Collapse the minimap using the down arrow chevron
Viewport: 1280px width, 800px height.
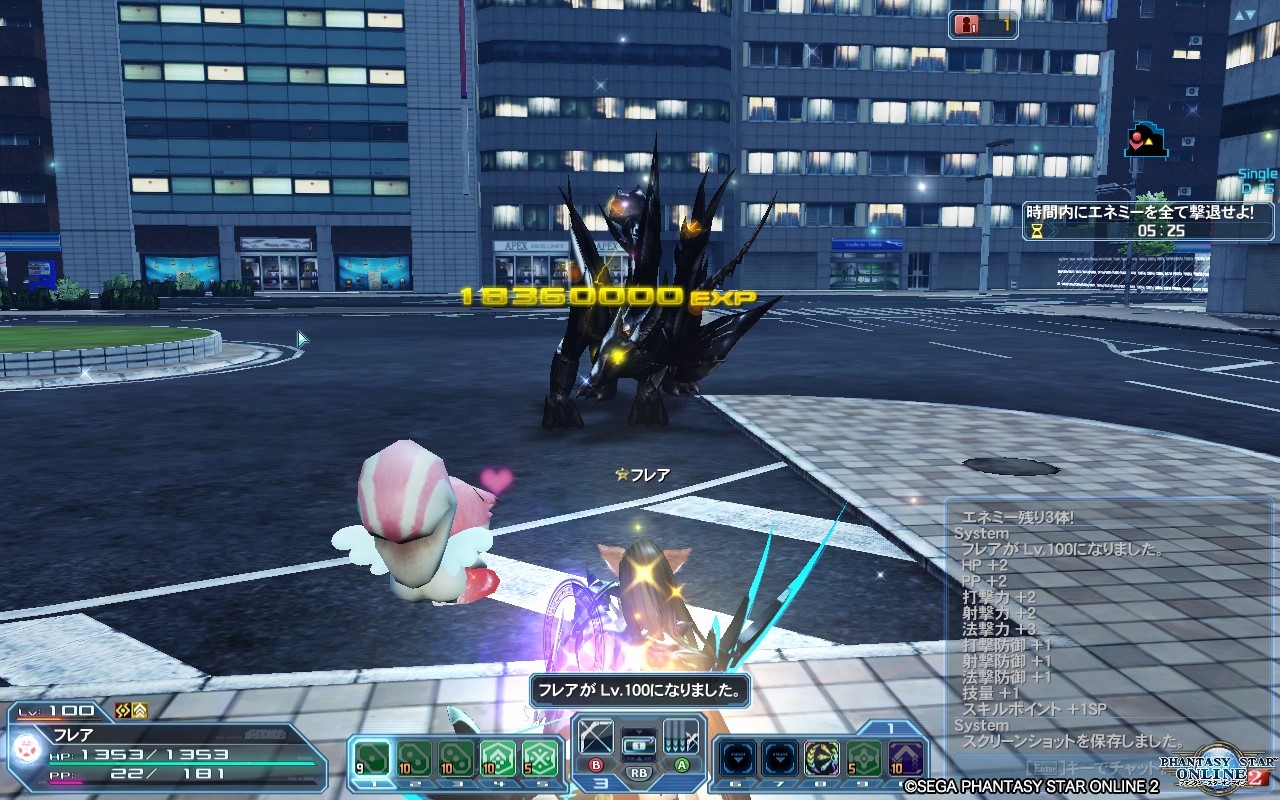tap(1251, 14)
